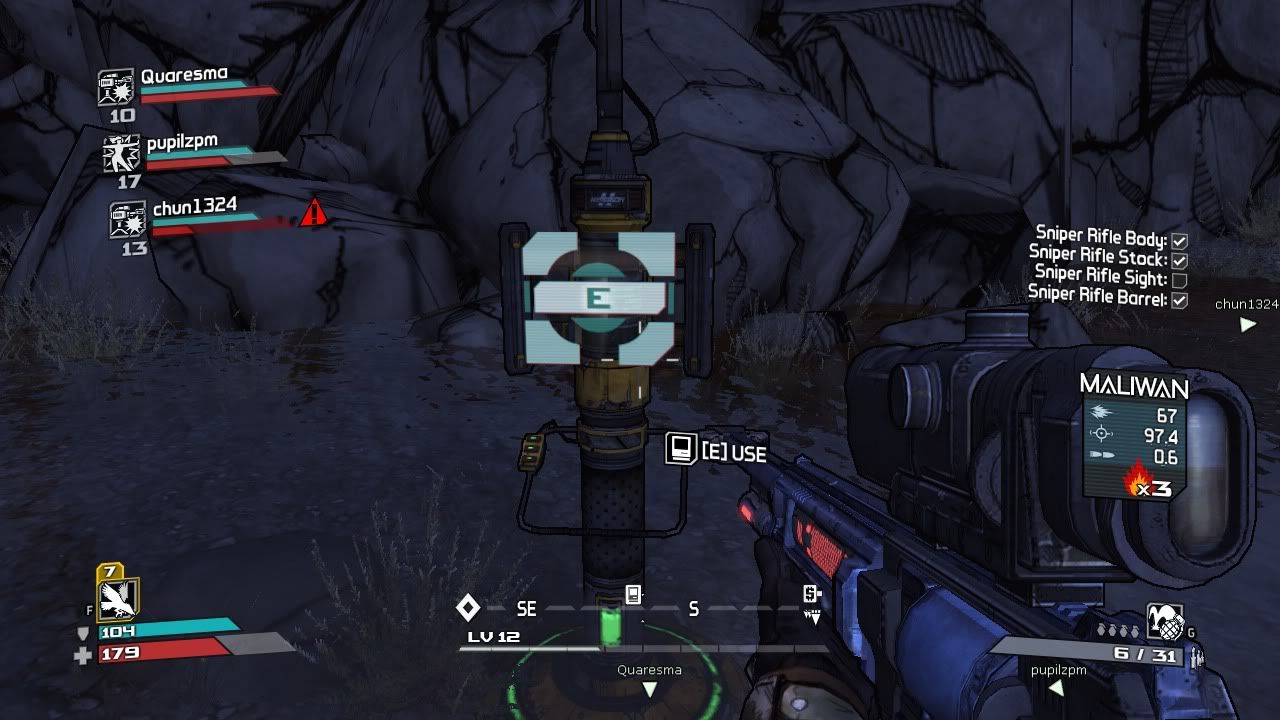Toggle the Sniper Rifle Stock objective checkbox
1280x720 pixels.
coord(1180,260)
